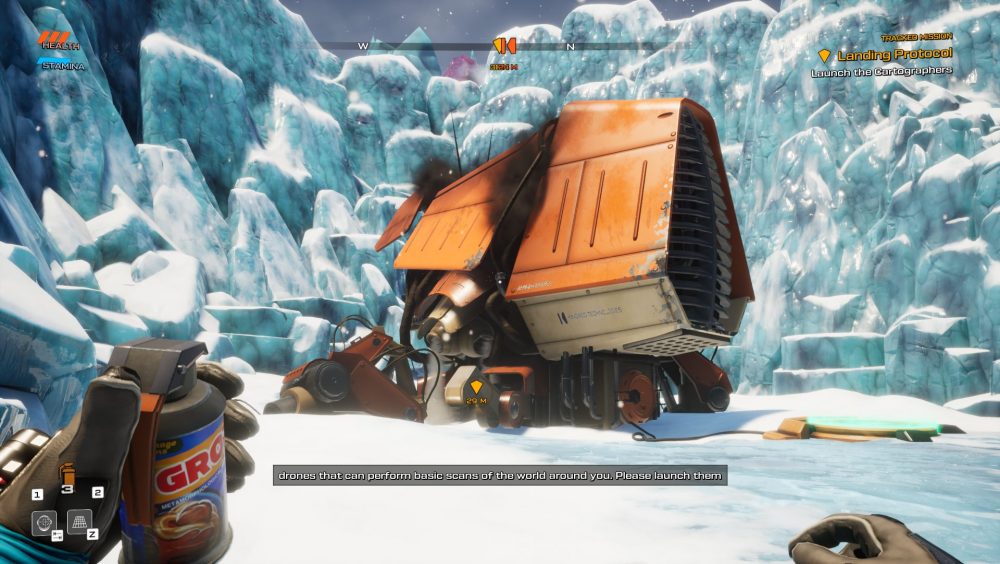Image resolution: width=1000 pixels, height=564 pixels.
Task: Activate the scanner visor icon
Action: coord(43,521)
